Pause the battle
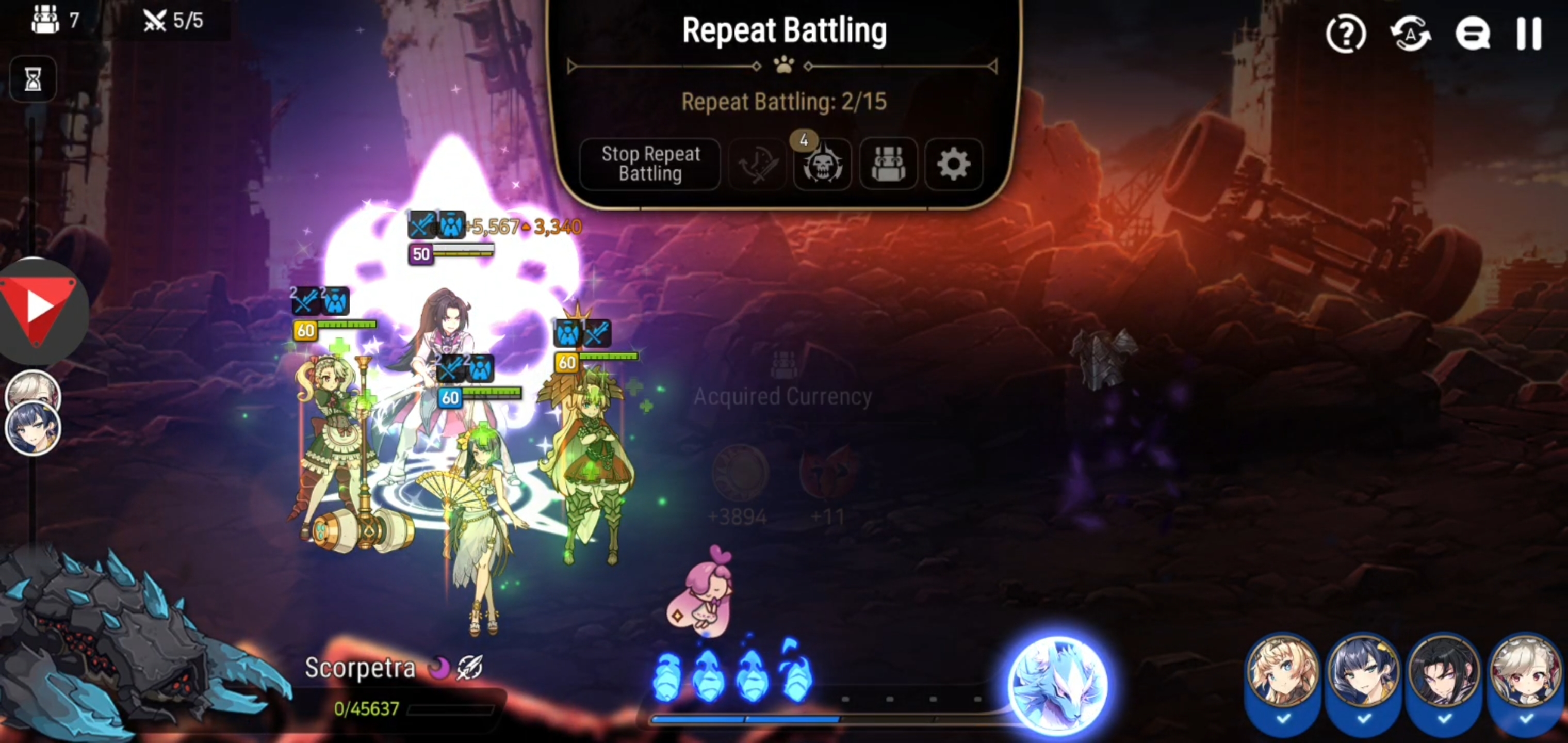This screenshot has height=743, width=1568. pos(1531,34)
